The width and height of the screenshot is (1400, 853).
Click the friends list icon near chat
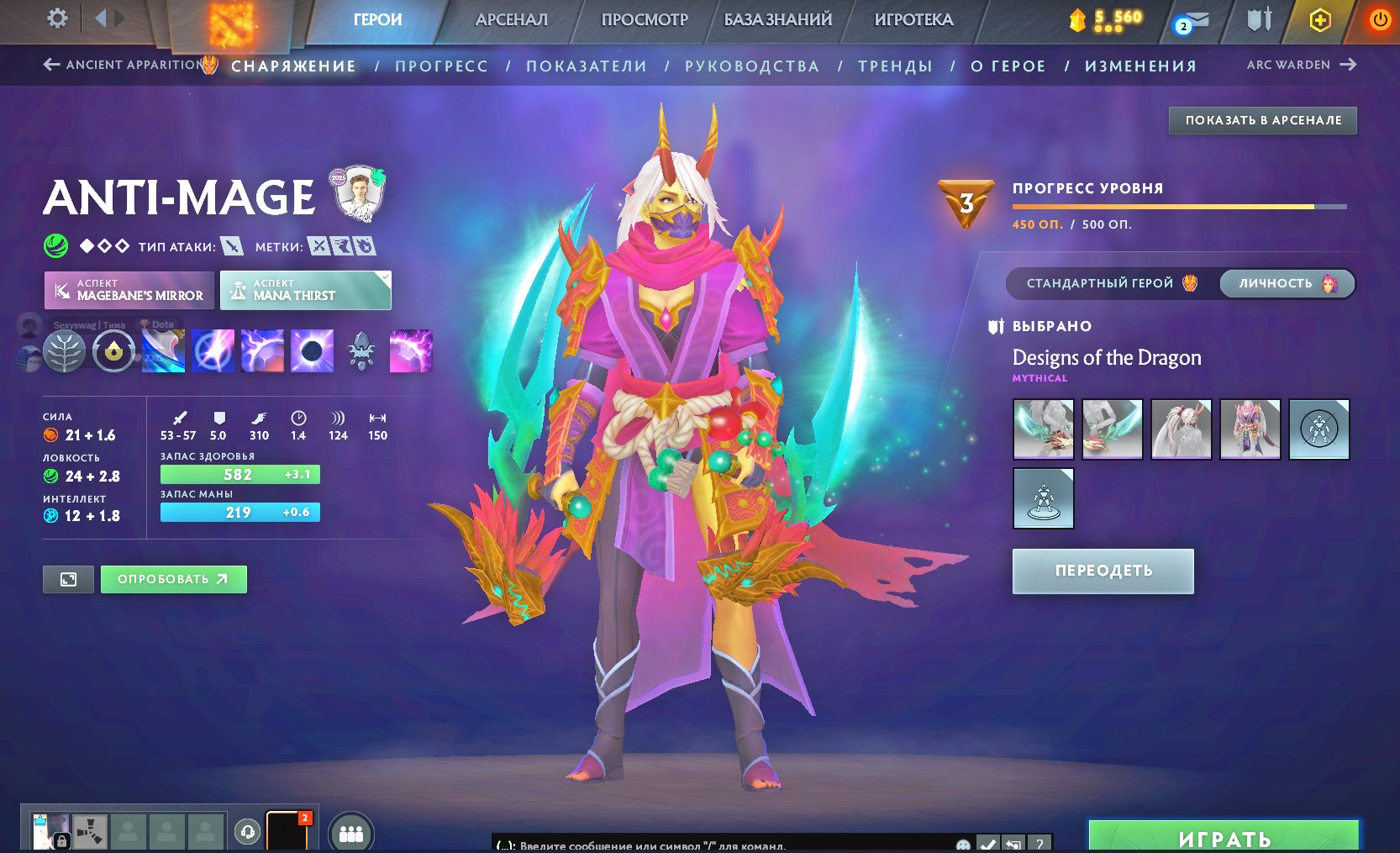coord(351,832)
